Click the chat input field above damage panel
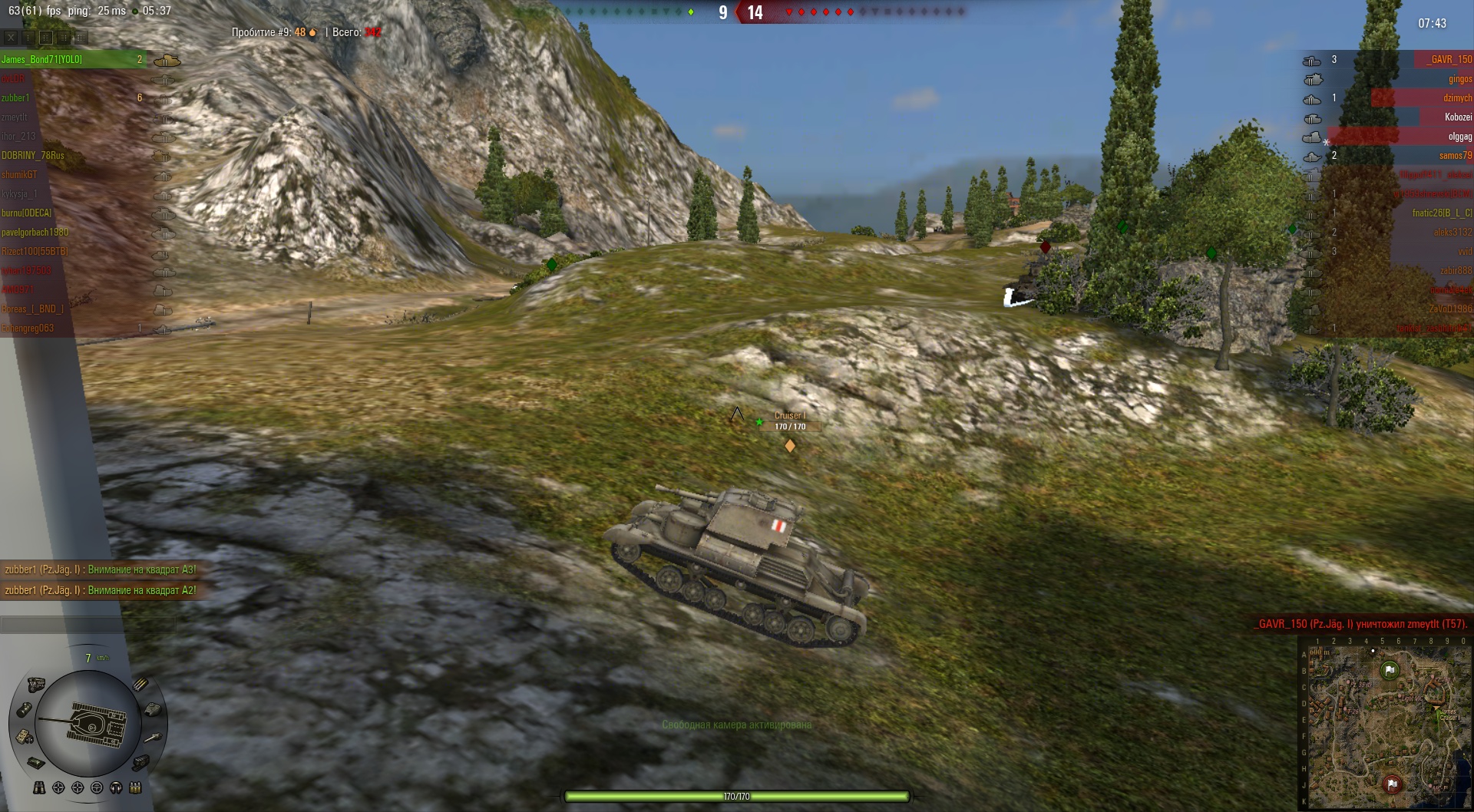Viewport: 1474px width, 812px height. coord(87,625)
